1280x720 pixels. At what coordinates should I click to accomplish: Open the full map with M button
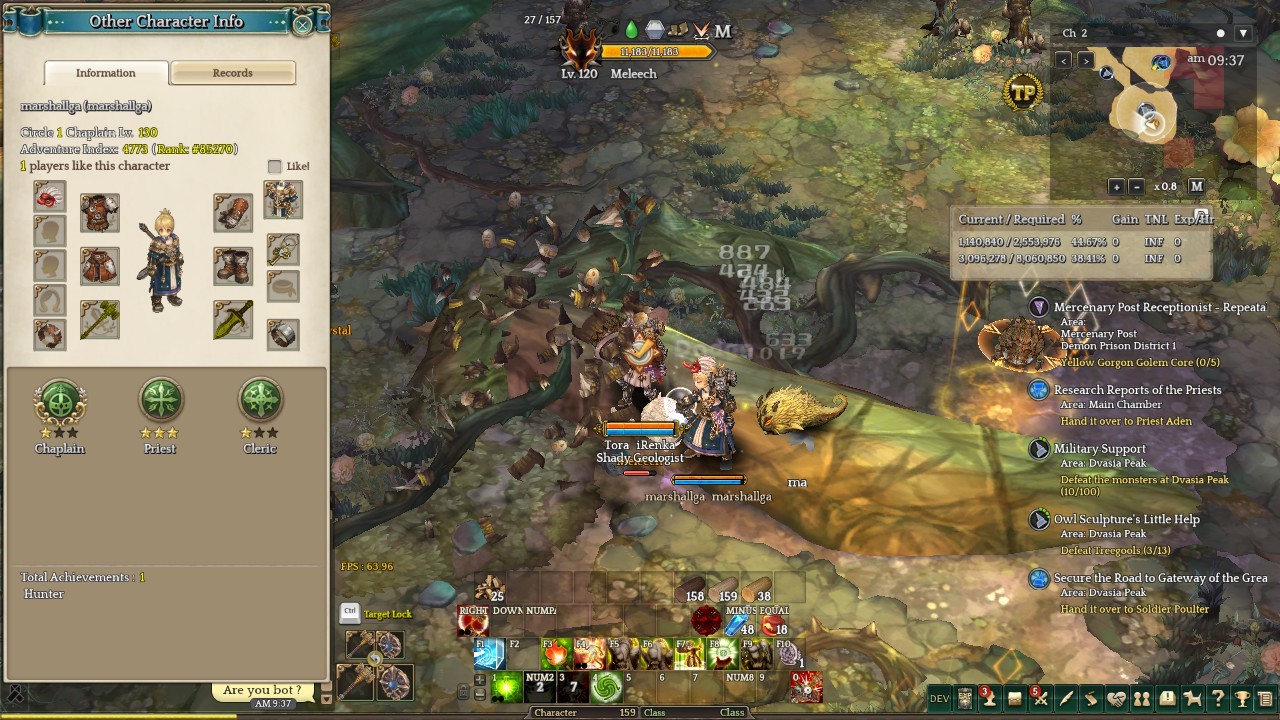click(x=1196, y=187)
